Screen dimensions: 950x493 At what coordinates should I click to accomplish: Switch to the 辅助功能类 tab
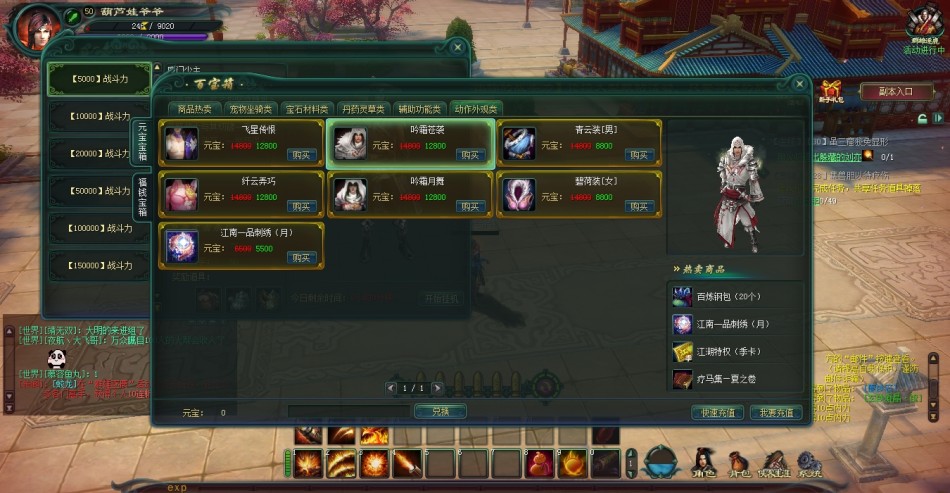coord(418,108)
